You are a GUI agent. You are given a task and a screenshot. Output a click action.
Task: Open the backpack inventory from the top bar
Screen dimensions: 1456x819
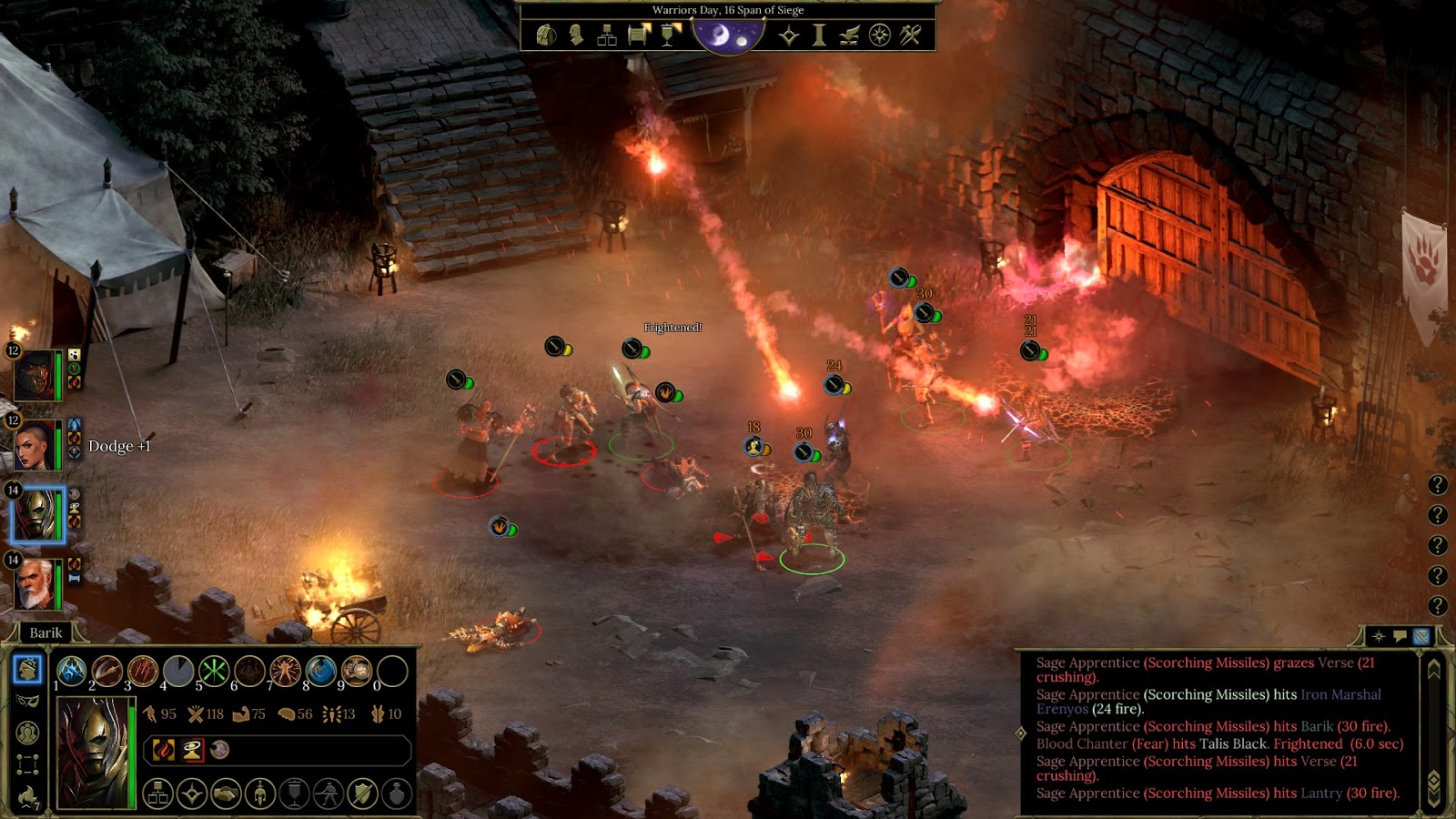click(x=546, y=35)
